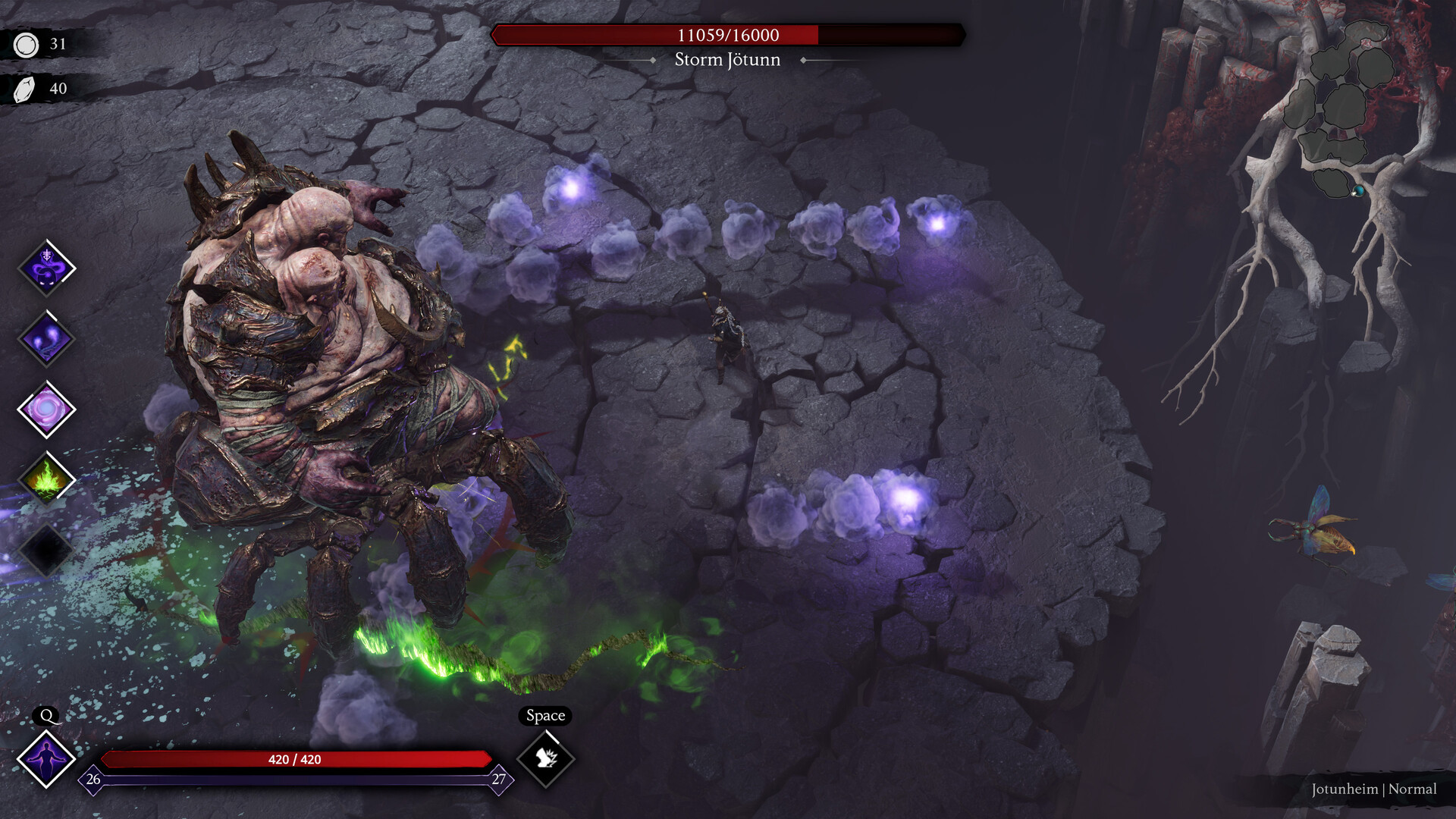Click the Storm Jötunn boss health bar
This screenshot has width=1456, height=819.
pos(728,33)
